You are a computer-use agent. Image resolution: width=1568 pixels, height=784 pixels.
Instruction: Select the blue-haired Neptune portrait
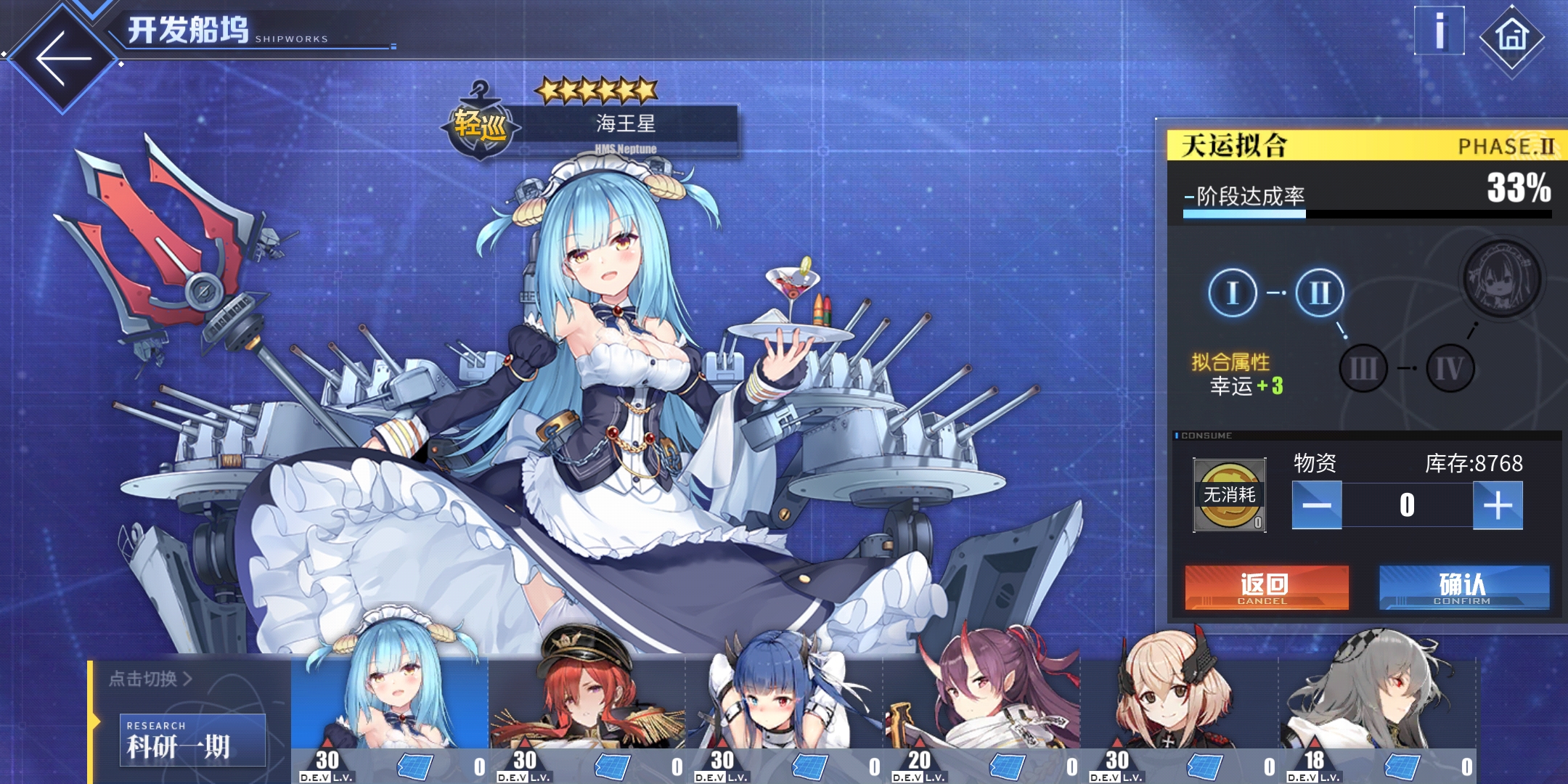click(390, 704)
